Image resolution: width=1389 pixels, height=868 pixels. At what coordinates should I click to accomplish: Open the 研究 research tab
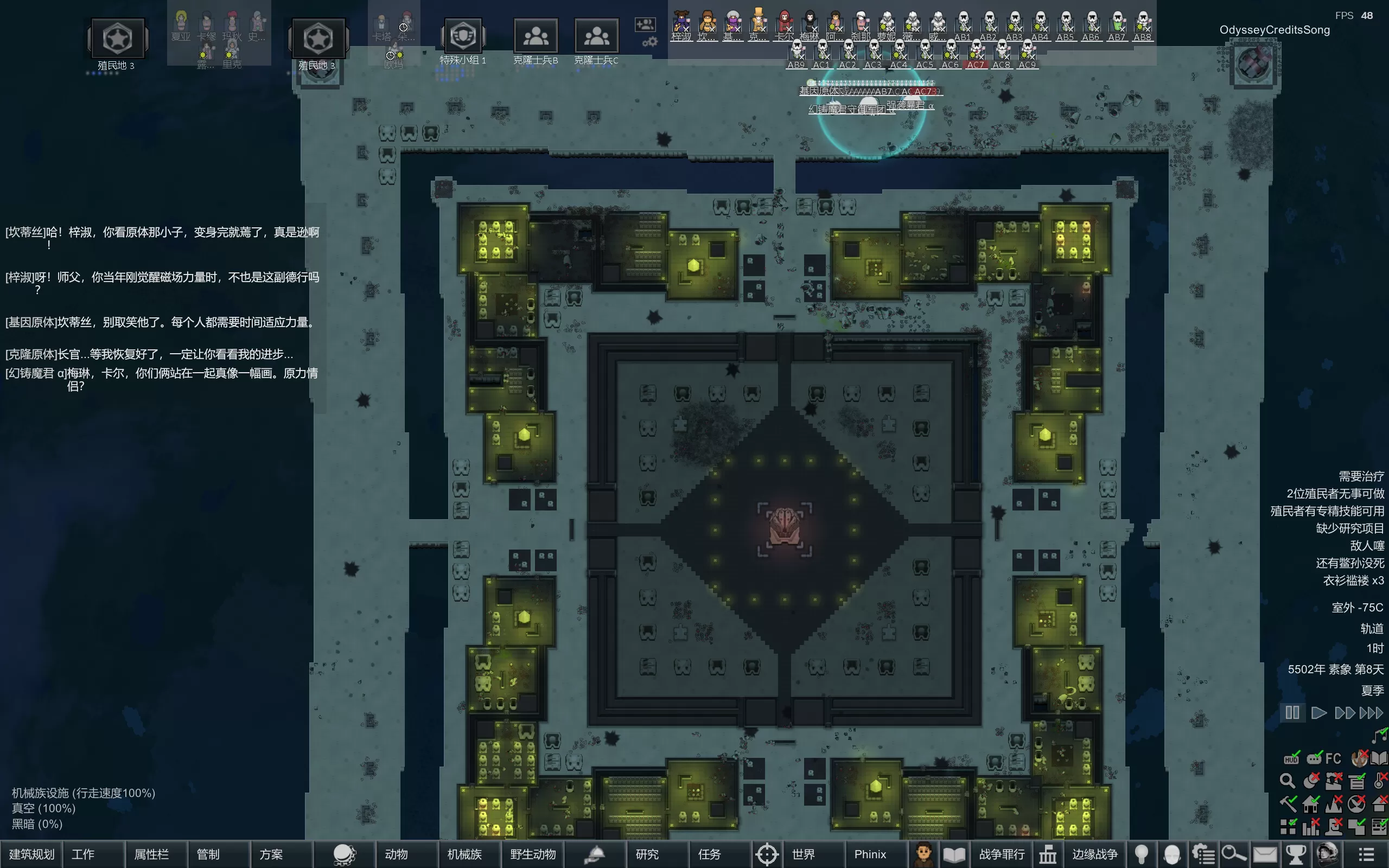point(647,854)
